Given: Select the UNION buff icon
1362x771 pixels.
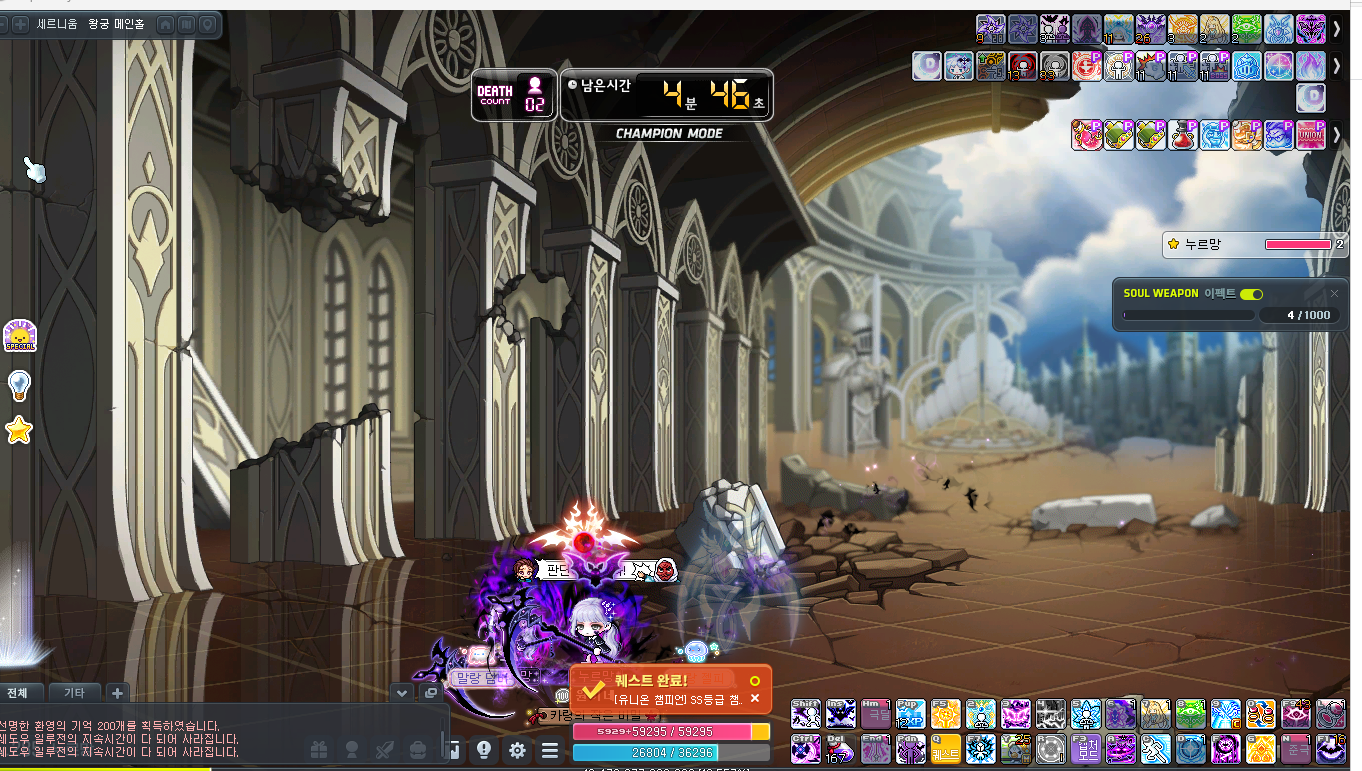Looking at the screenshot, I should pos(1310,135).
